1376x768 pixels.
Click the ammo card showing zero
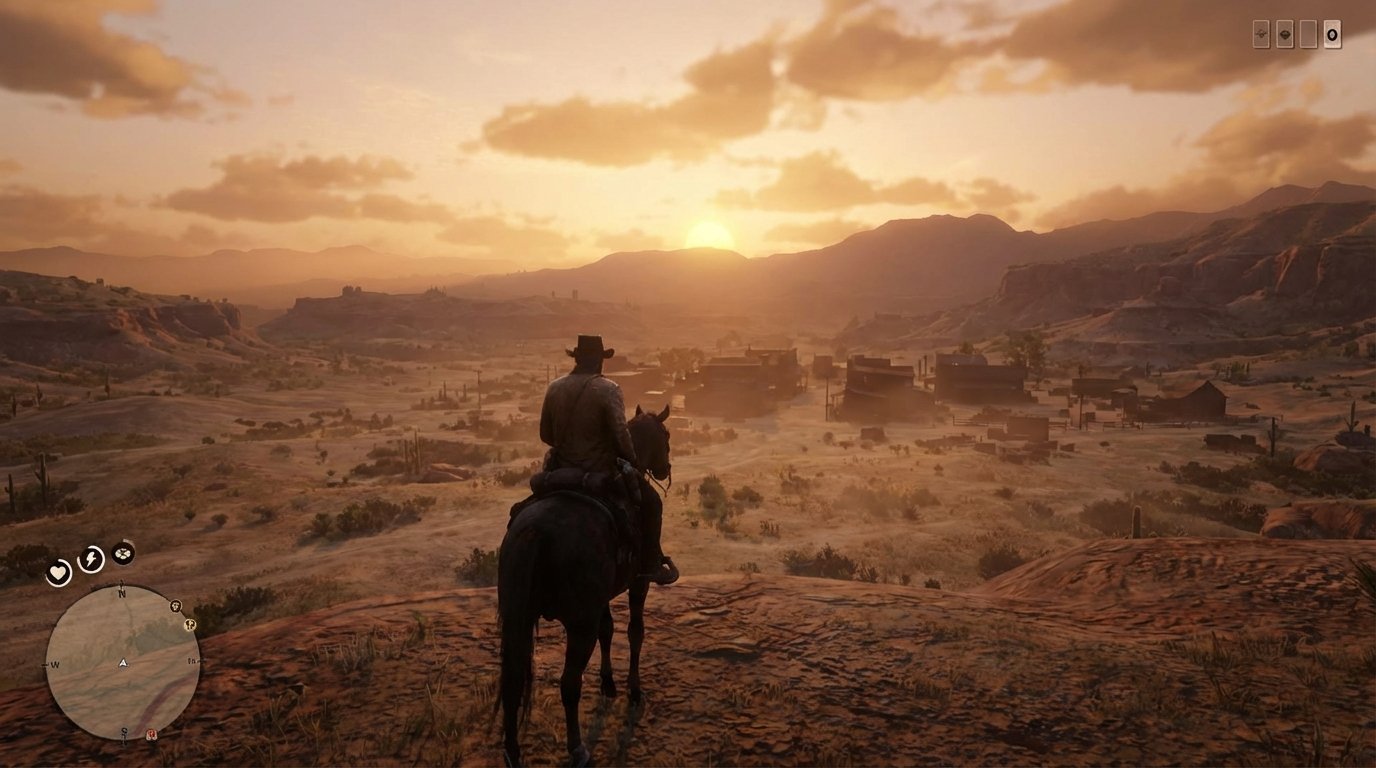1332,33
